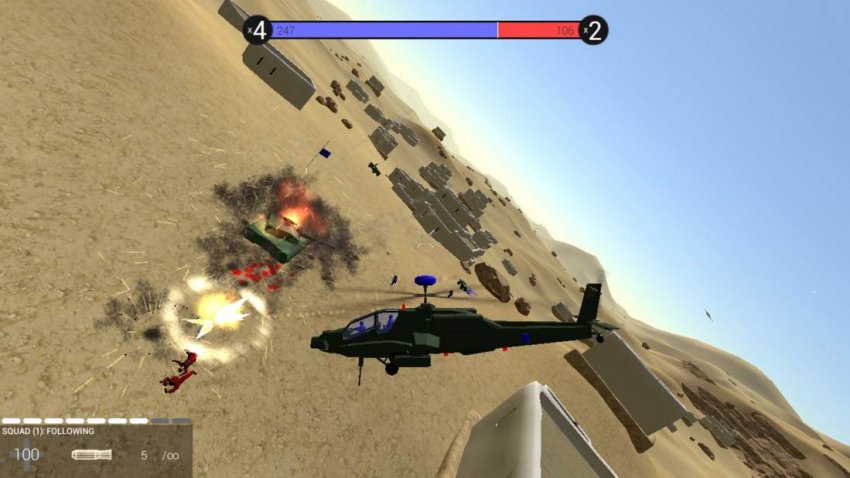Click the Squad (1): Following status label
The width and height of the screenshot is (850, 478).
click(x=48, y=431)
